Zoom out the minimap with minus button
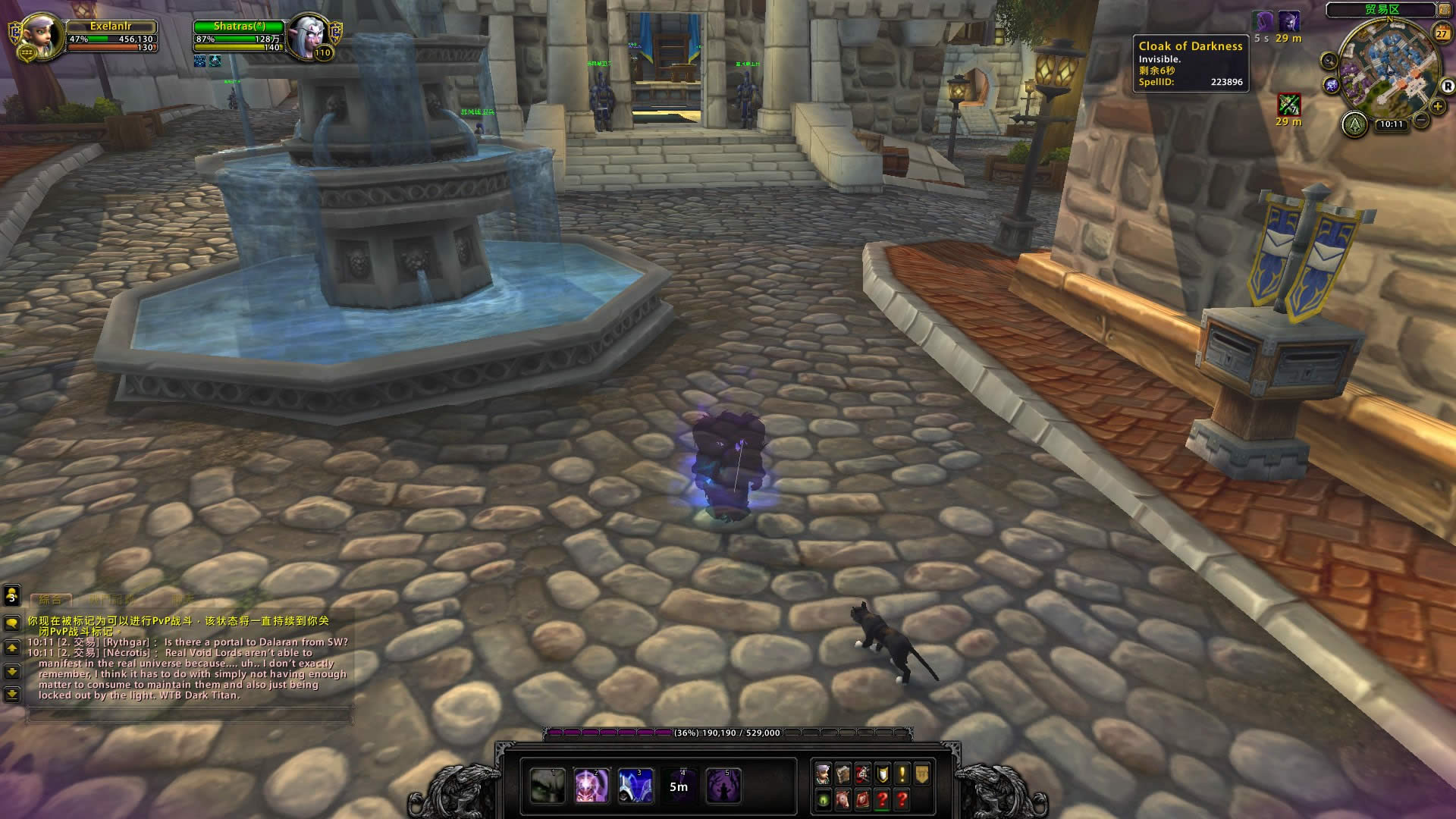 [x=1422, y=119]
